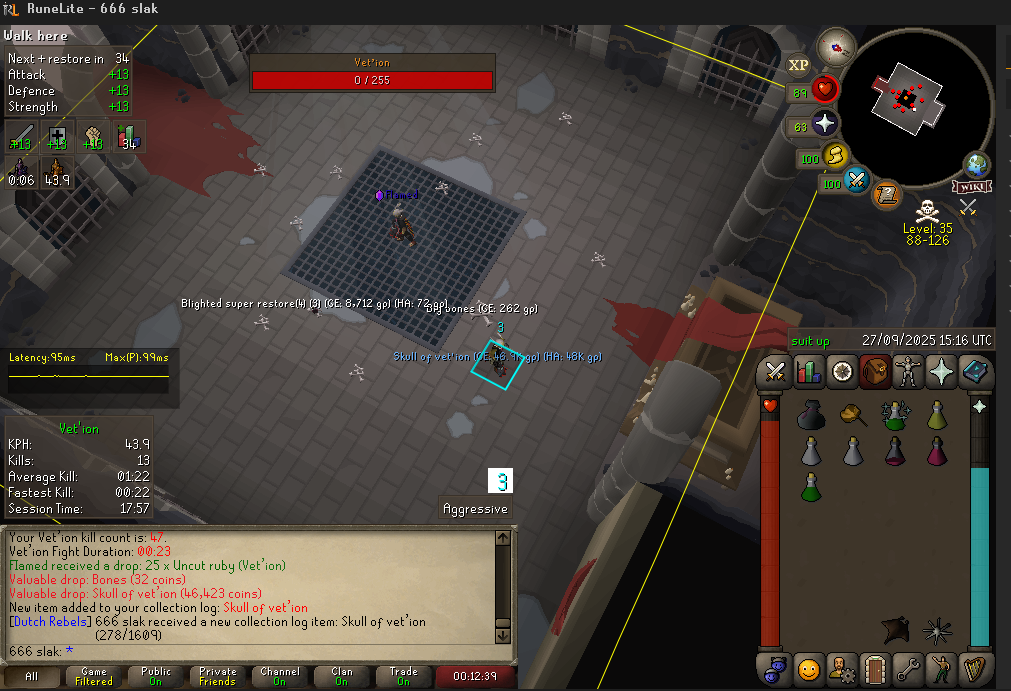Toggle the Trade chat filter

403,677
